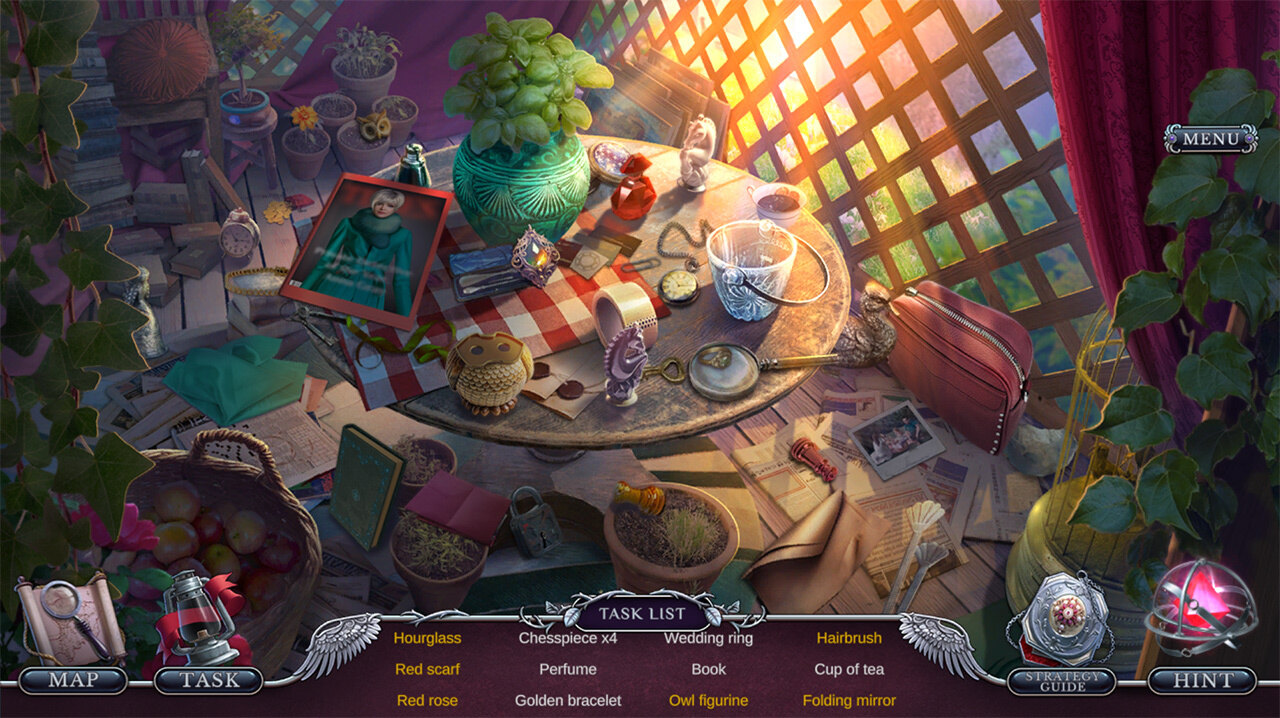Open the Menu button
This screenshot has width=1280, height=718.
1210,139
